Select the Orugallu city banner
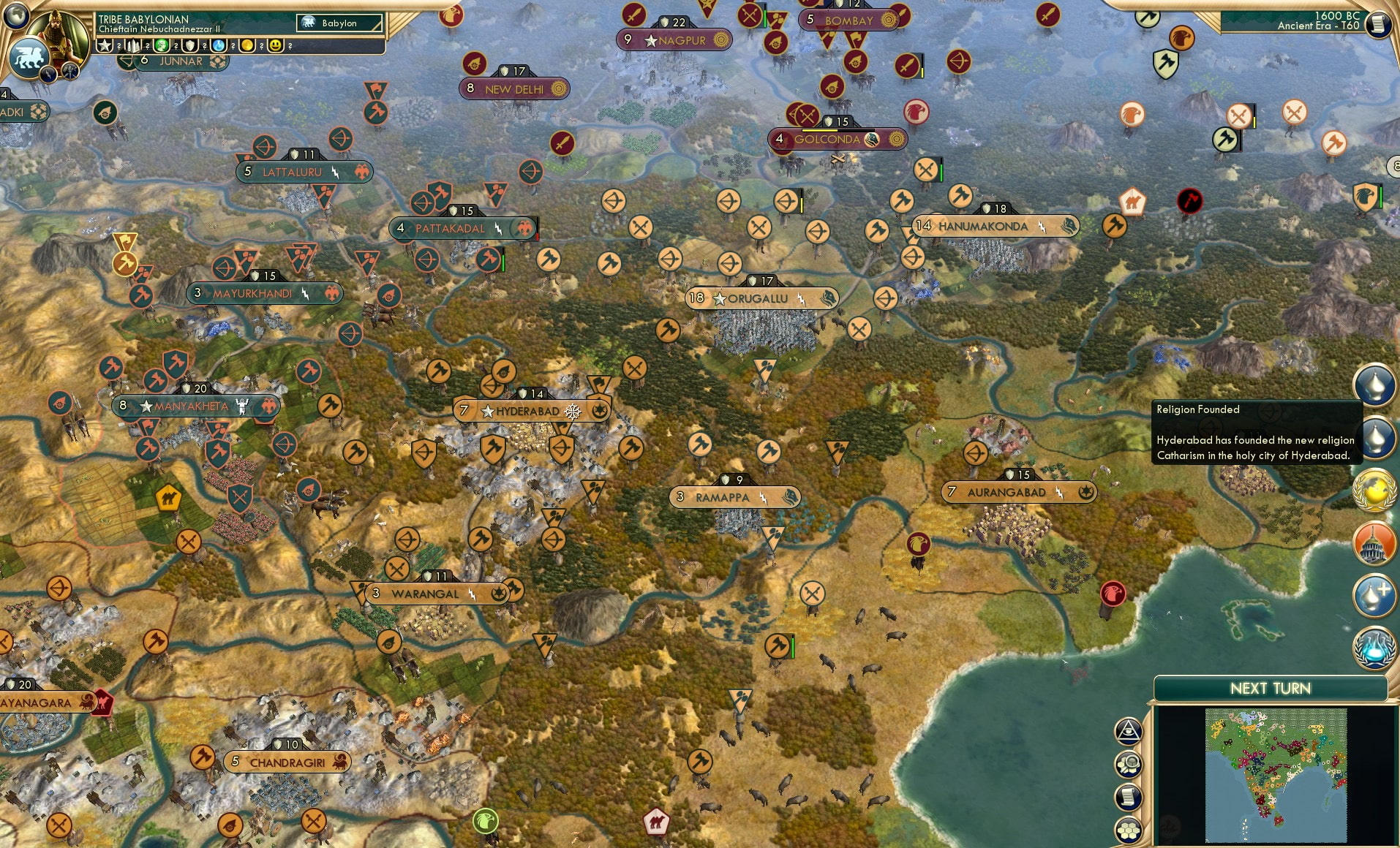The height and width of the screenshot is (848, 1400). pos(761,298)
